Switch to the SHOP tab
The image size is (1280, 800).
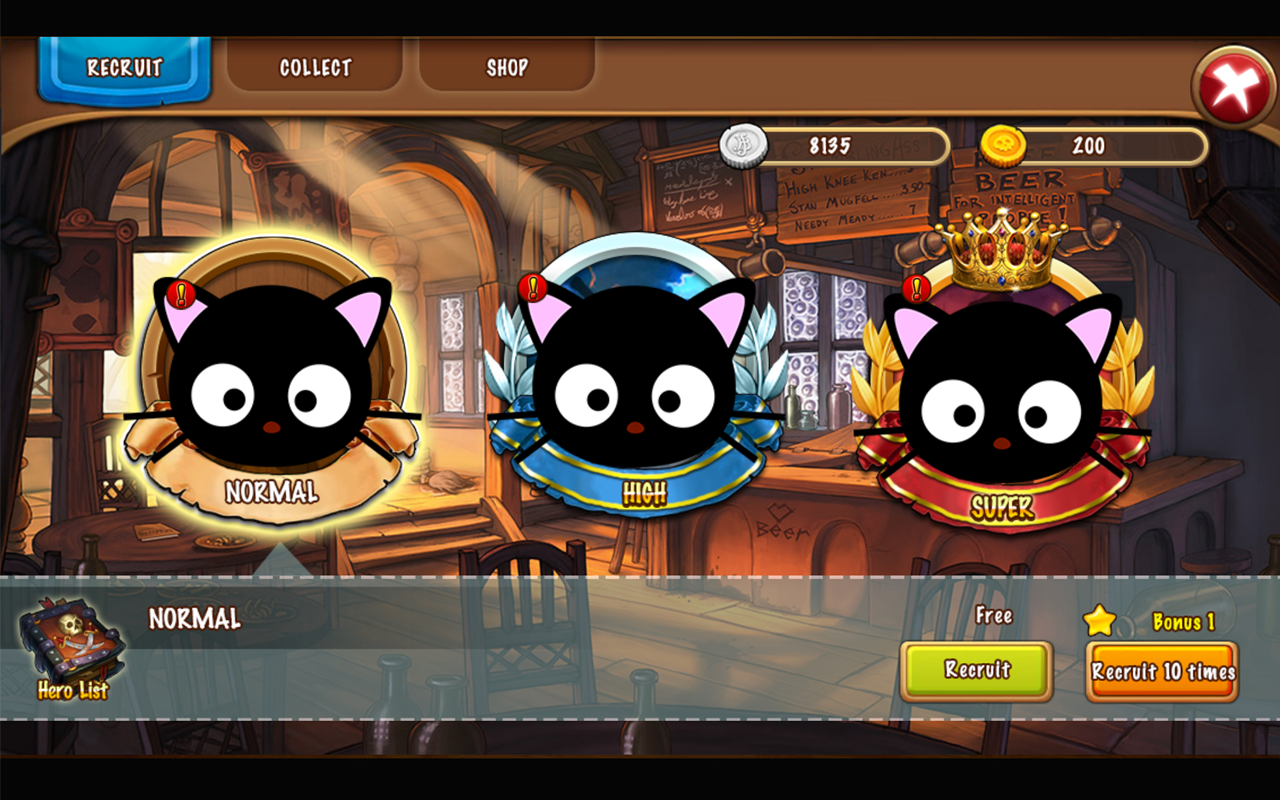click(506, 67)
